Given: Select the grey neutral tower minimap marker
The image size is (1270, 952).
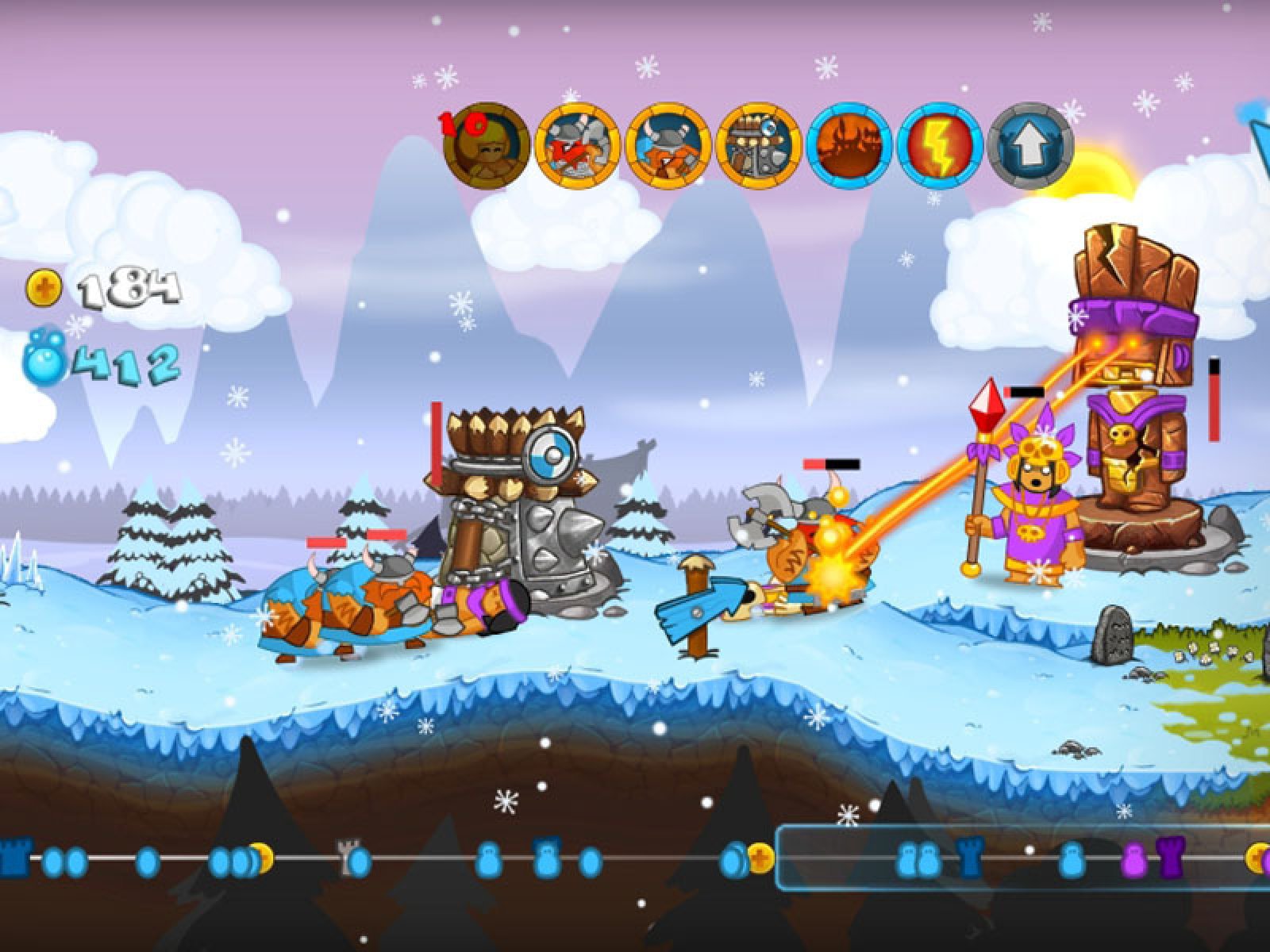Looking at the screenshot, I should click(347, 858).
